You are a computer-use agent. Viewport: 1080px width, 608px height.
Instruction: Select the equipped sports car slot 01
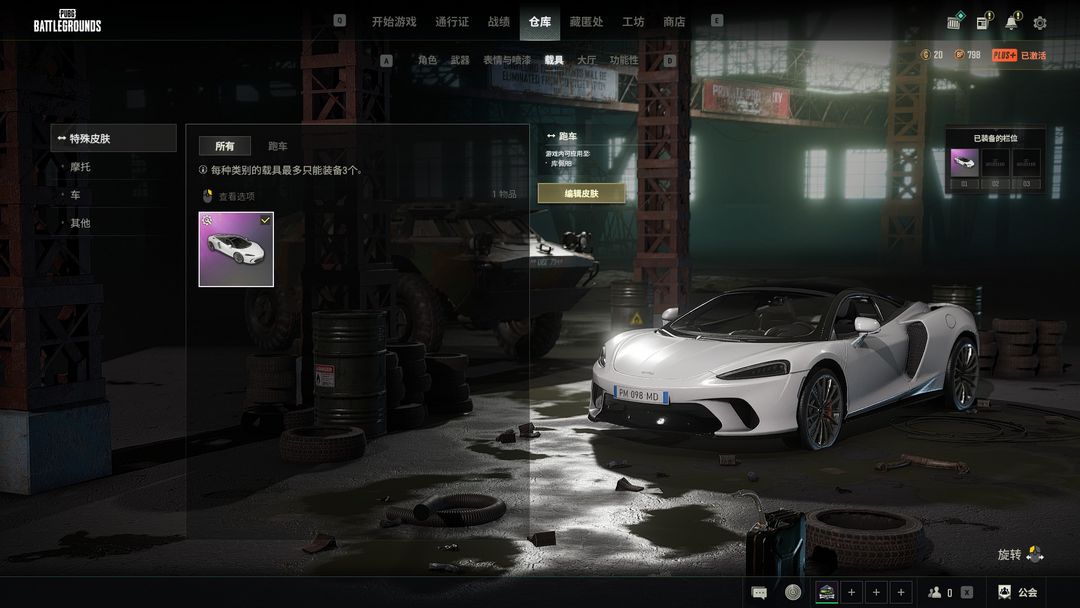[964, 163]
